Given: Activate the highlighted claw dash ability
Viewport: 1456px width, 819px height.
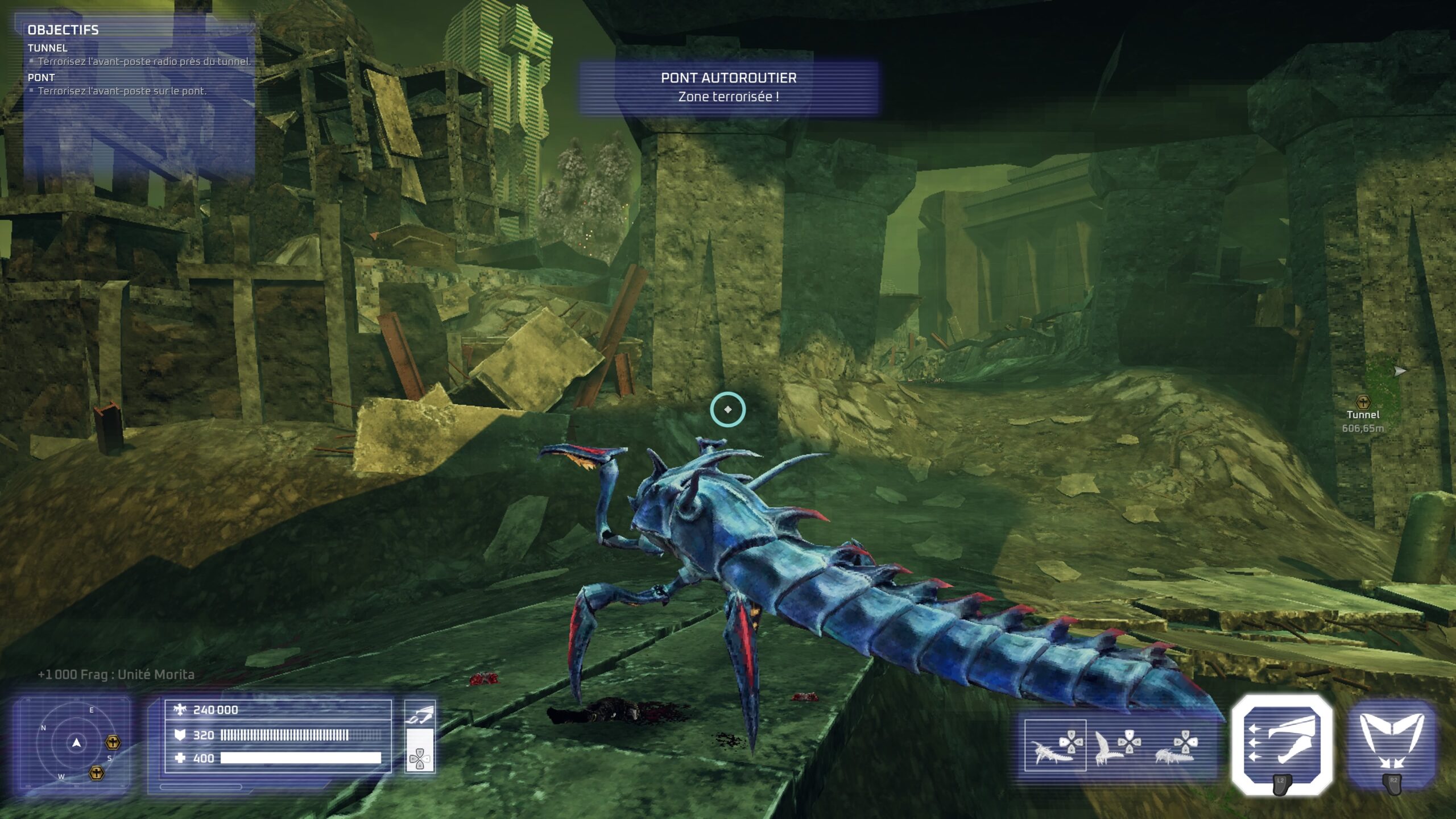Looking at the screenshot, I should tap(1282, 743).
